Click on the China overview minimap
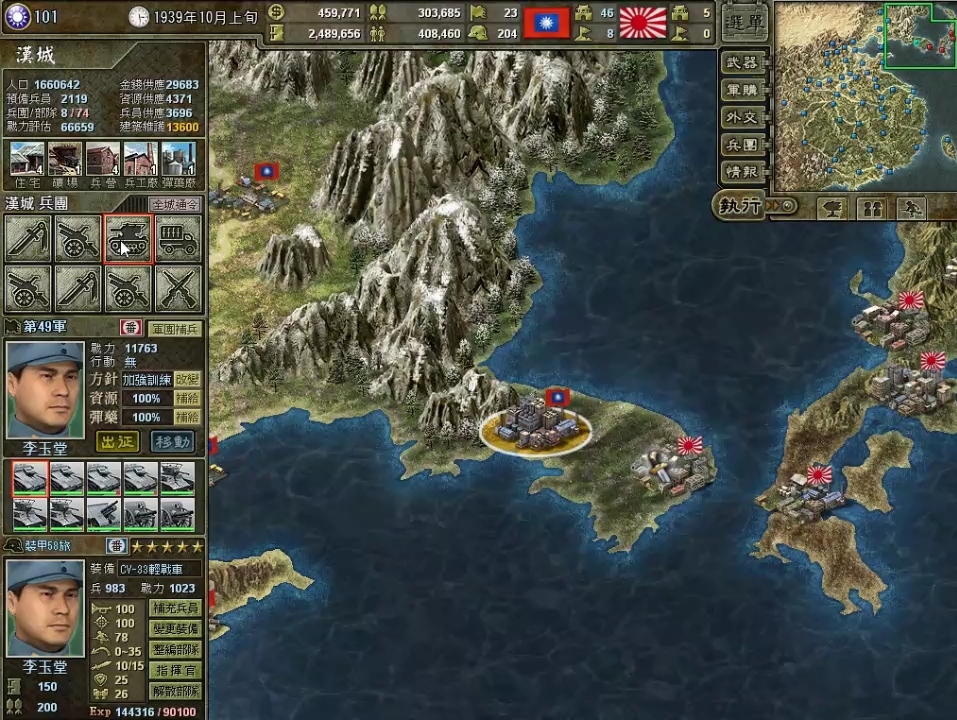This screenshot has width=957, height=720. (x=865, y=95)
